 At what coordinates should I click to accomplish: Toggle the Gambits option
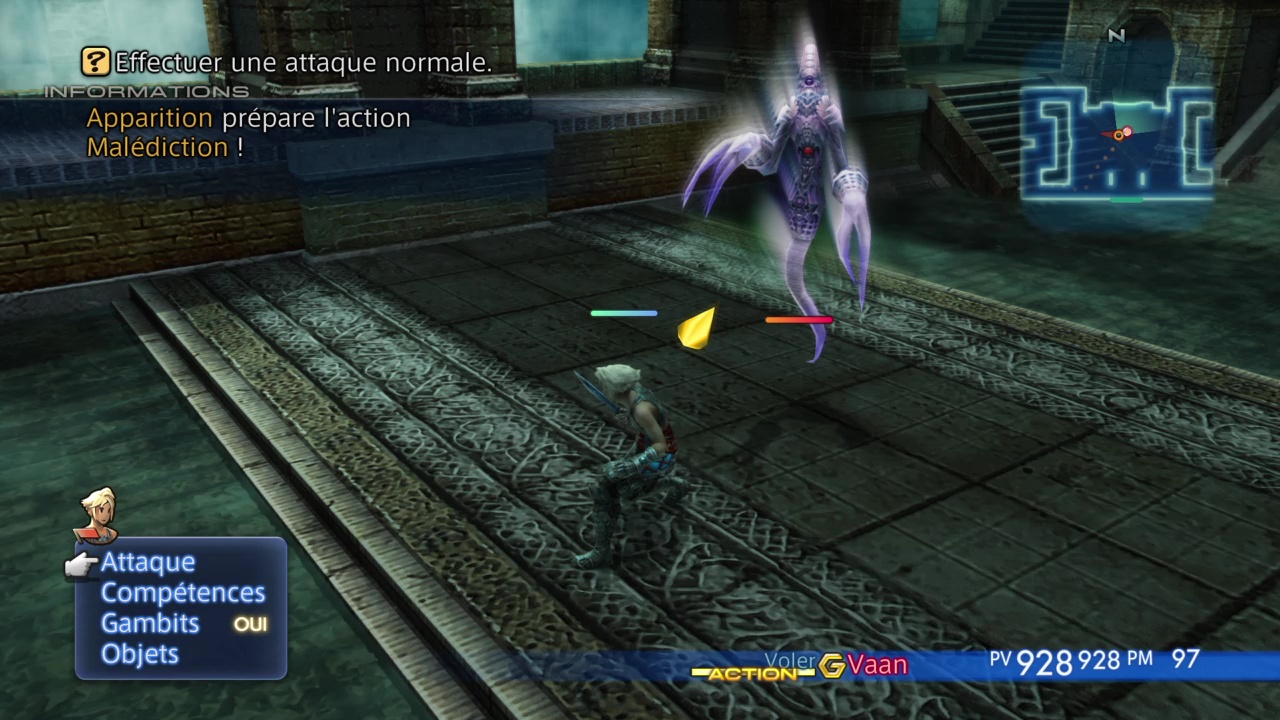pos(150,623)
